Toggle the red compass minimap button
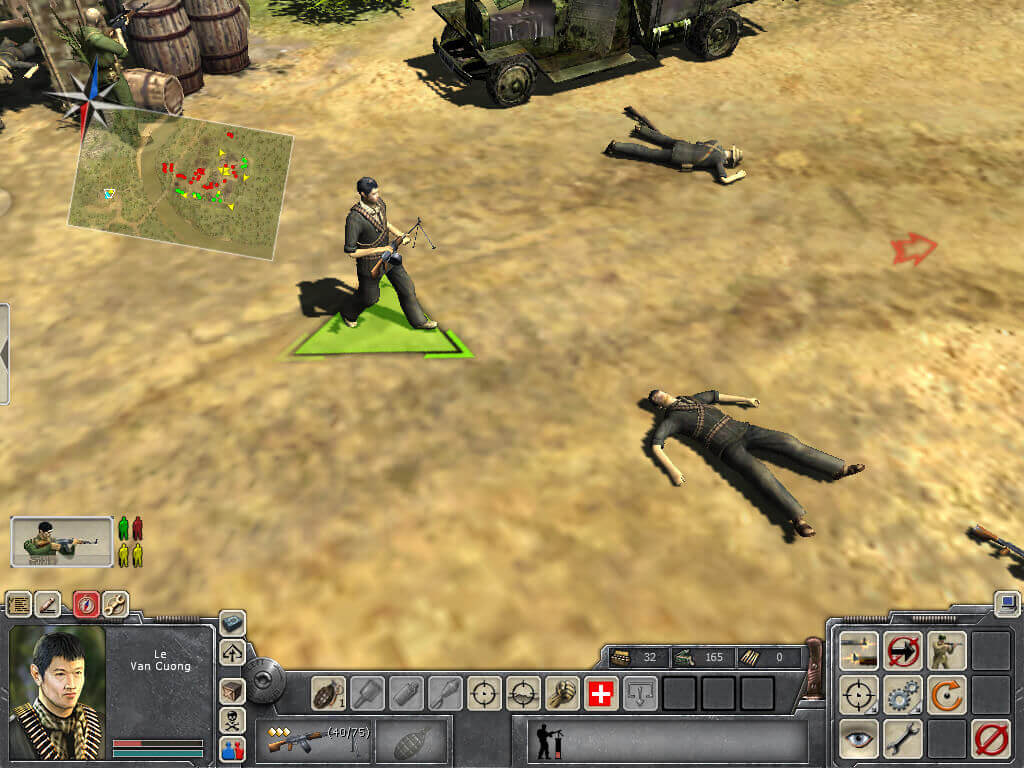This screenshot has height=768, width=1024. (86, 604)
